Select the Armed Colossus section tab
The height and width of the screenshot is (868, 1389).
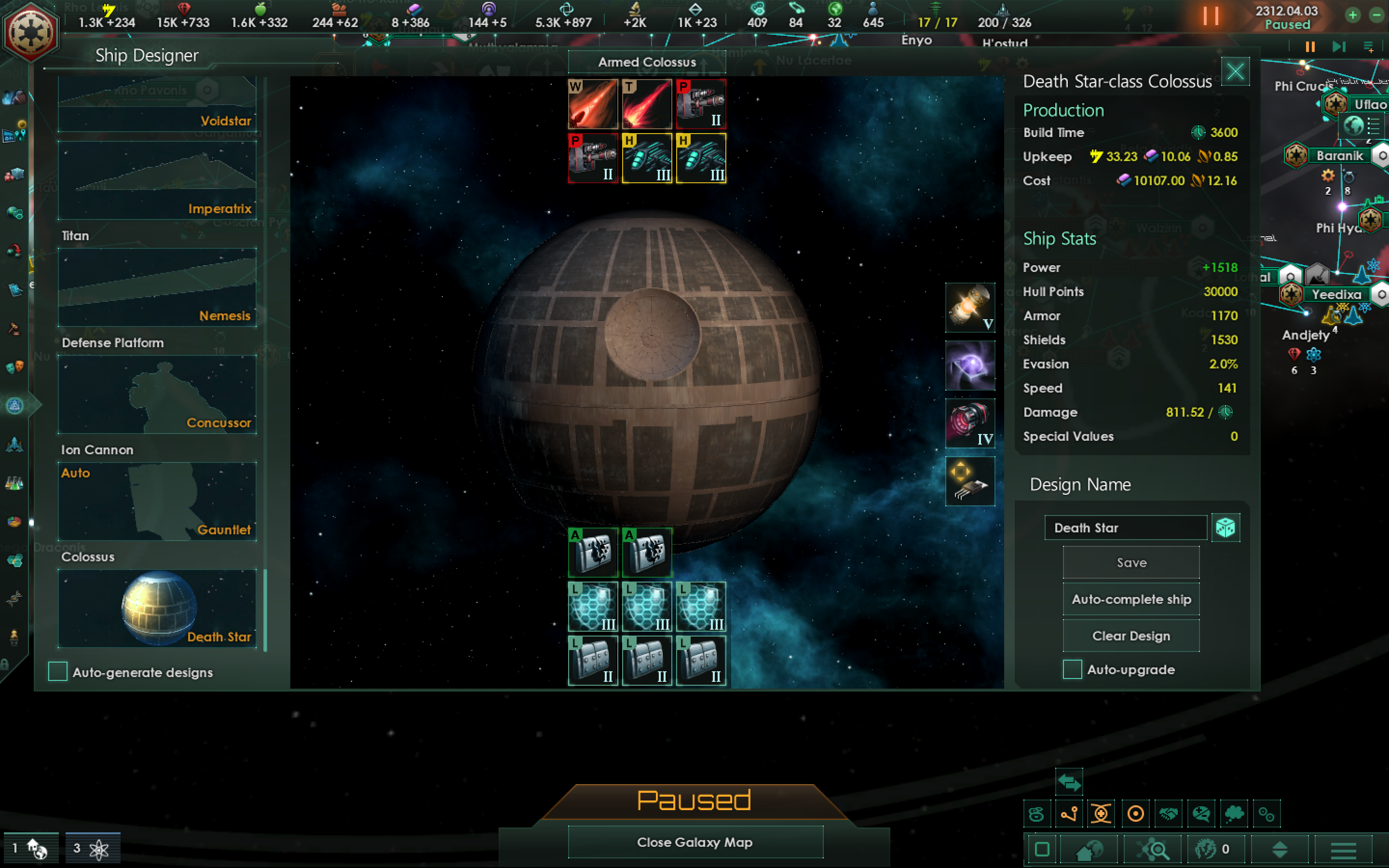click(646, 62)
